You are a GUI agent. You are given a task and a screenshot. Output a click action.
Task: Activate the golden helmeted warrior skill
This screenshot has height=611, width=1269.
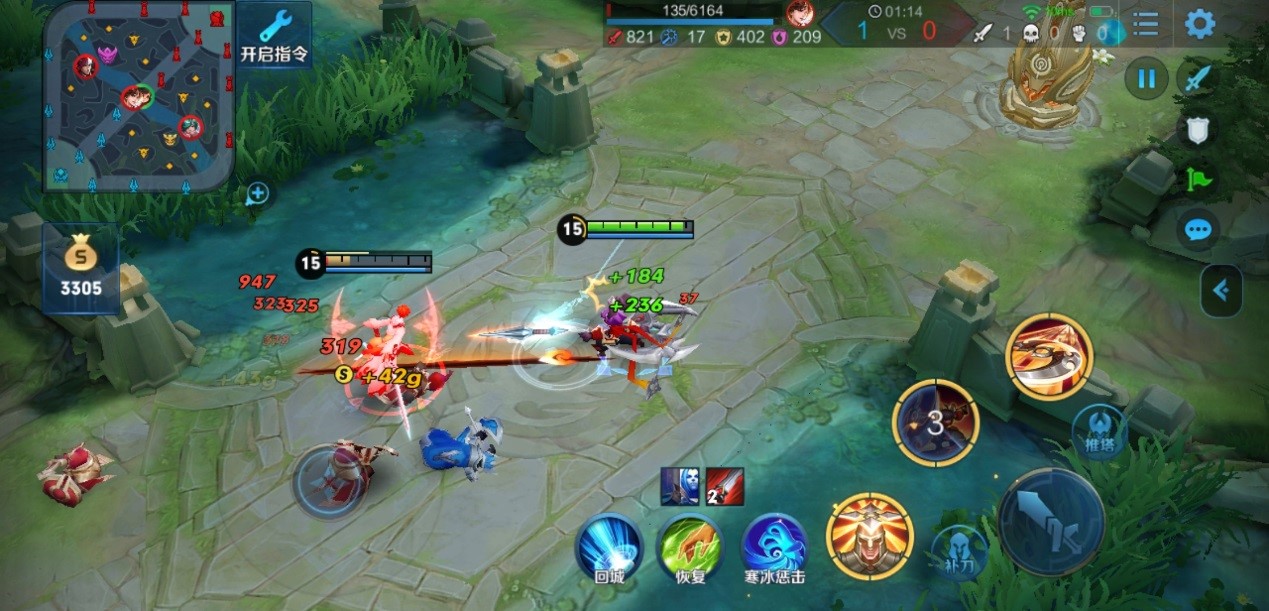pos(869,536)
